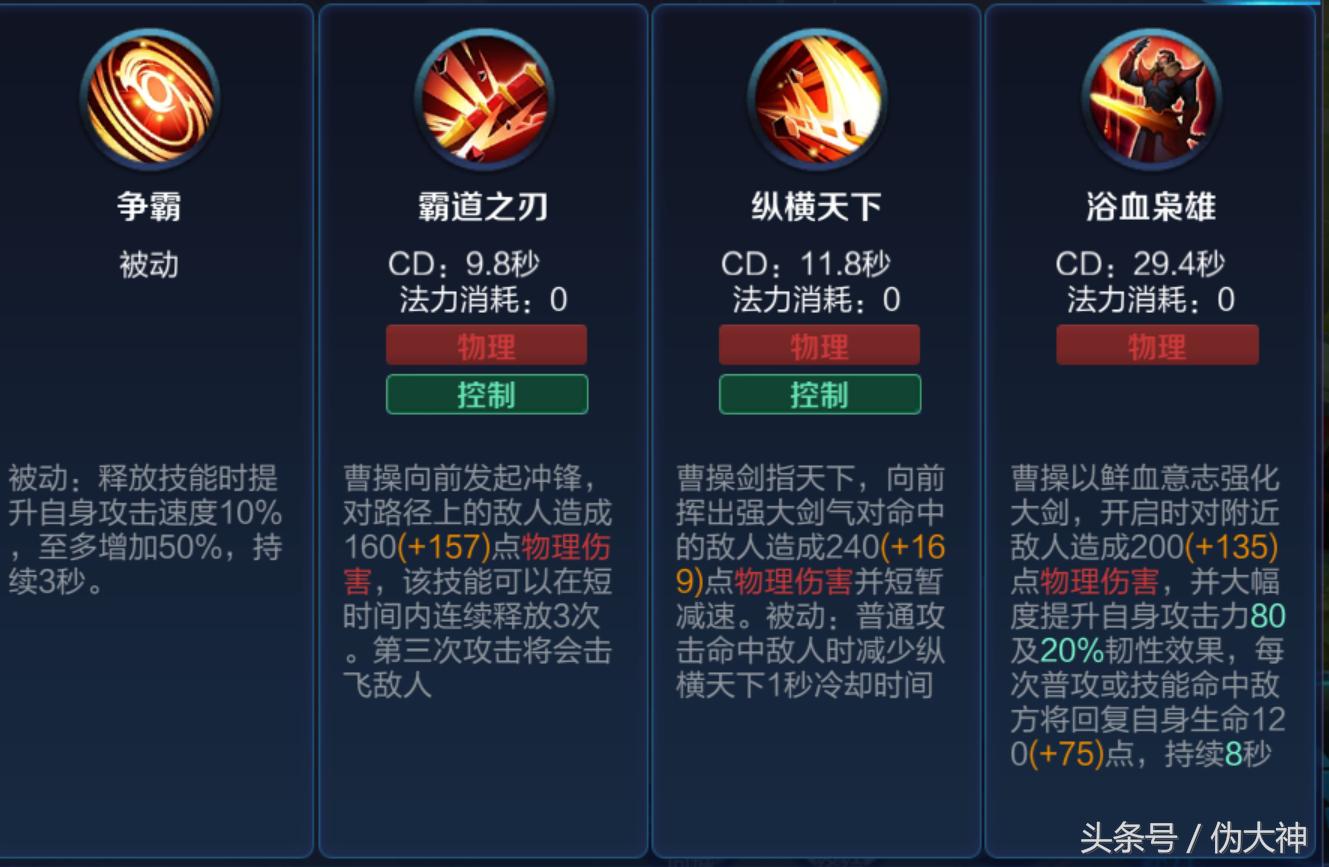
Task: Toggle the 物理 tag under 浴血枭雄
Action: (x=1157, y=346)
